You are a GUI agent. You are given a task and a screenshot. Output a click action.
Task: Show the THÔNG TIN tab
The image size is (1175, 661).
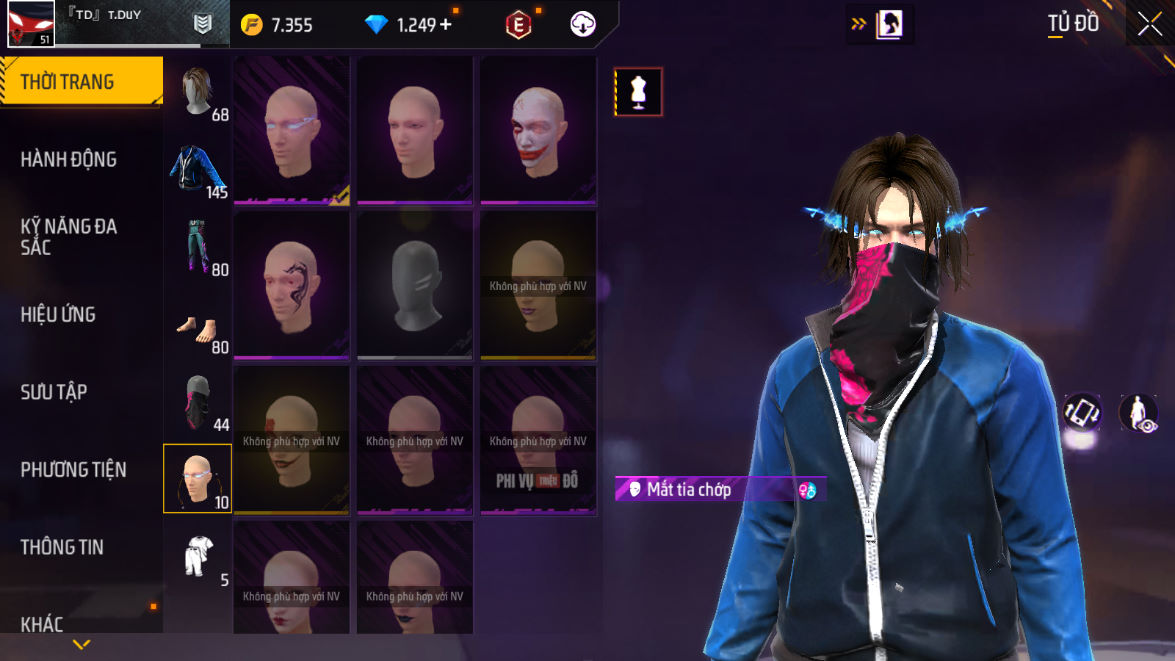[x=62, y=547]
